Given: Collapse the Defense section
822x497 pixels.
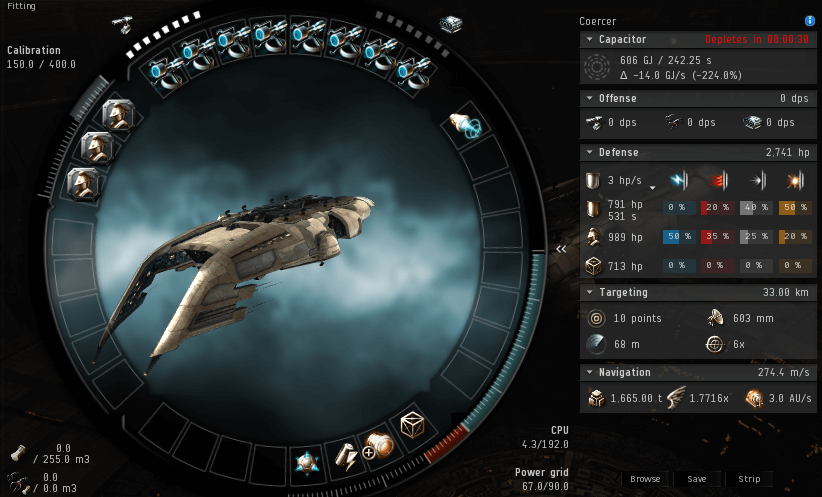Looking at the screenshot, I should pyautogui.click(x=590, y=152).
